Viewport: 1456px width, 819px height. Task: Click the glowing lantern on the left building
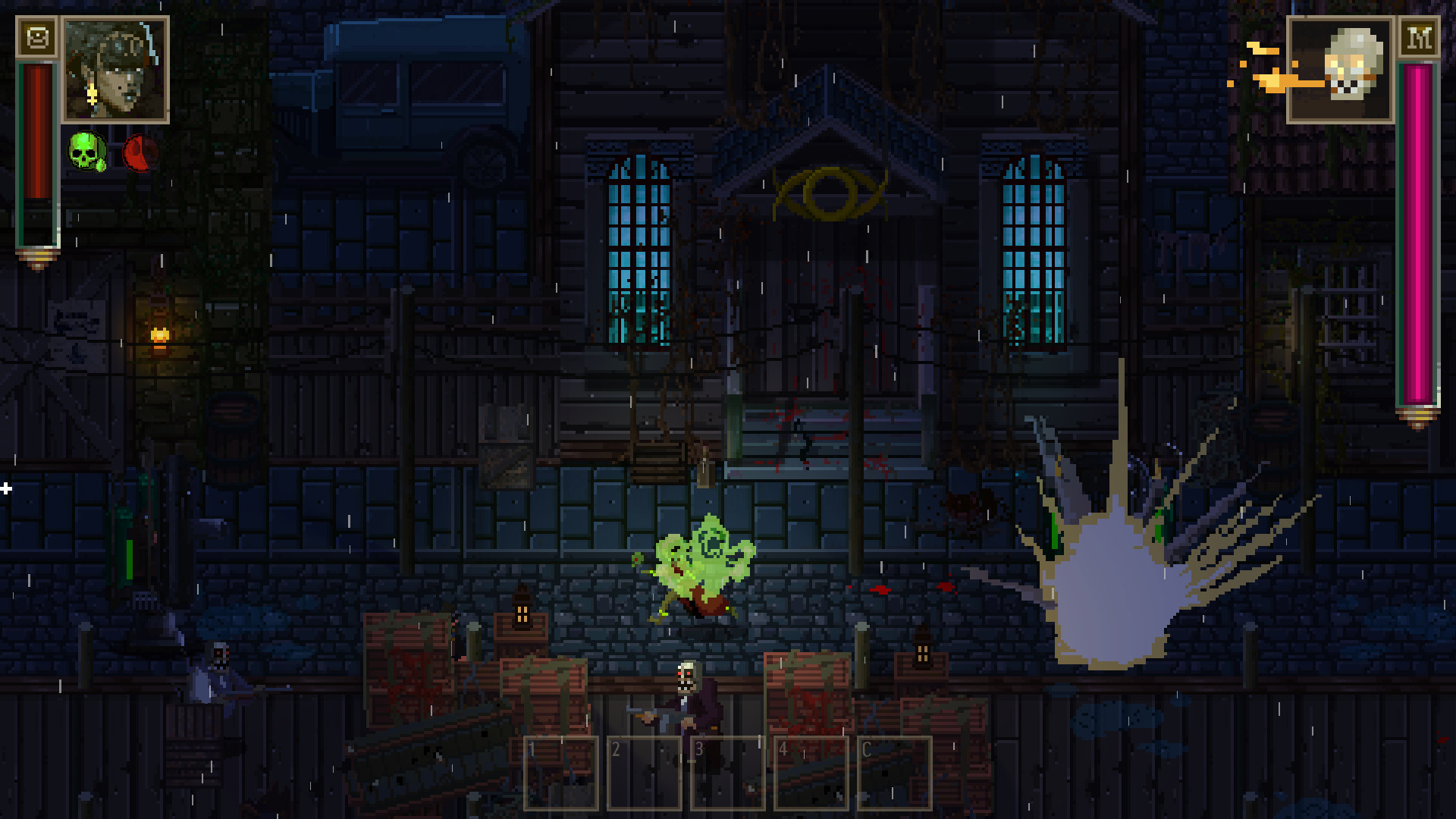162,334
